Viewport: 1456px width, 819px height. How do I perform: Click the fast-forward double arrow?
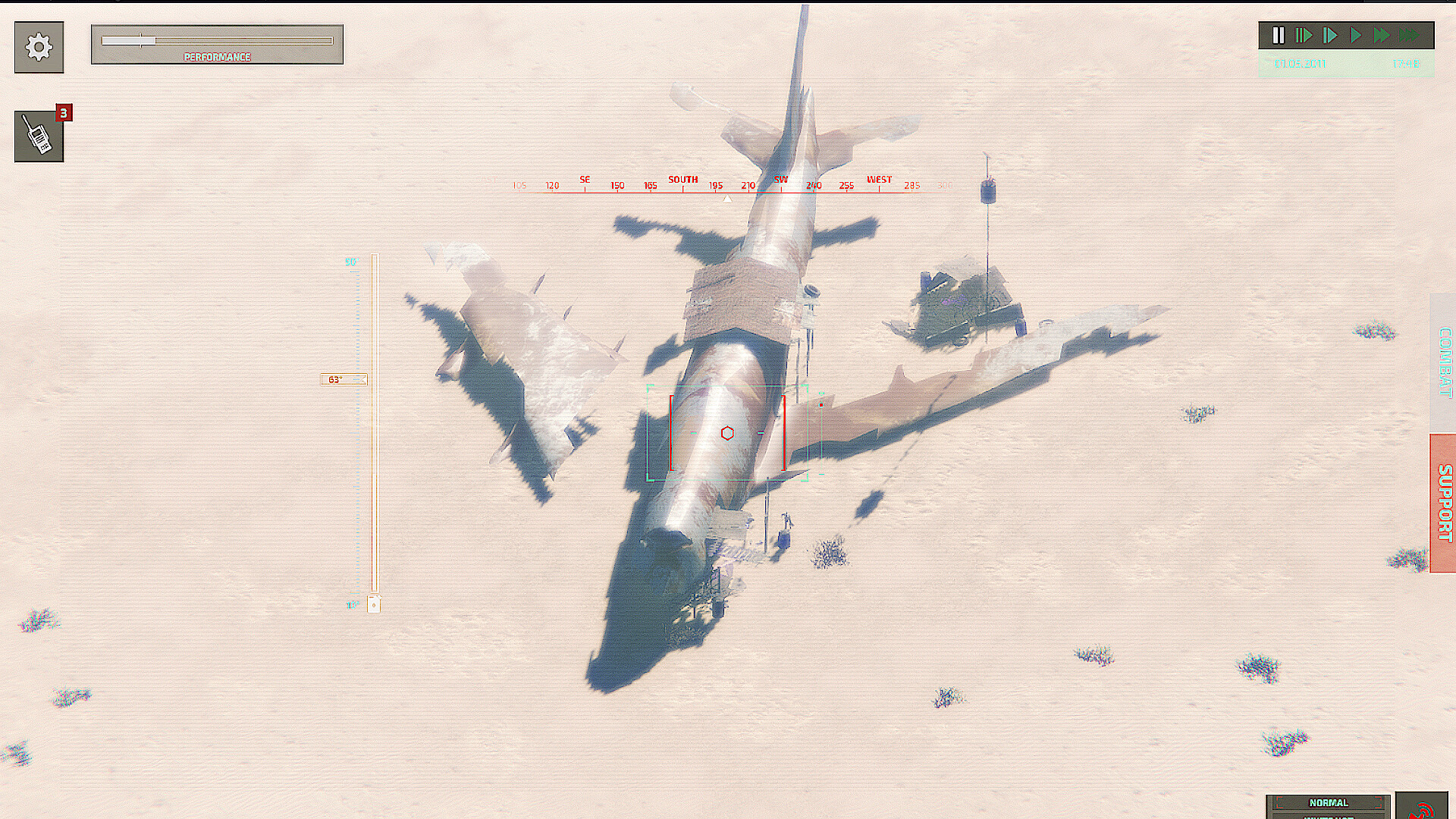tap(1382, 34)
